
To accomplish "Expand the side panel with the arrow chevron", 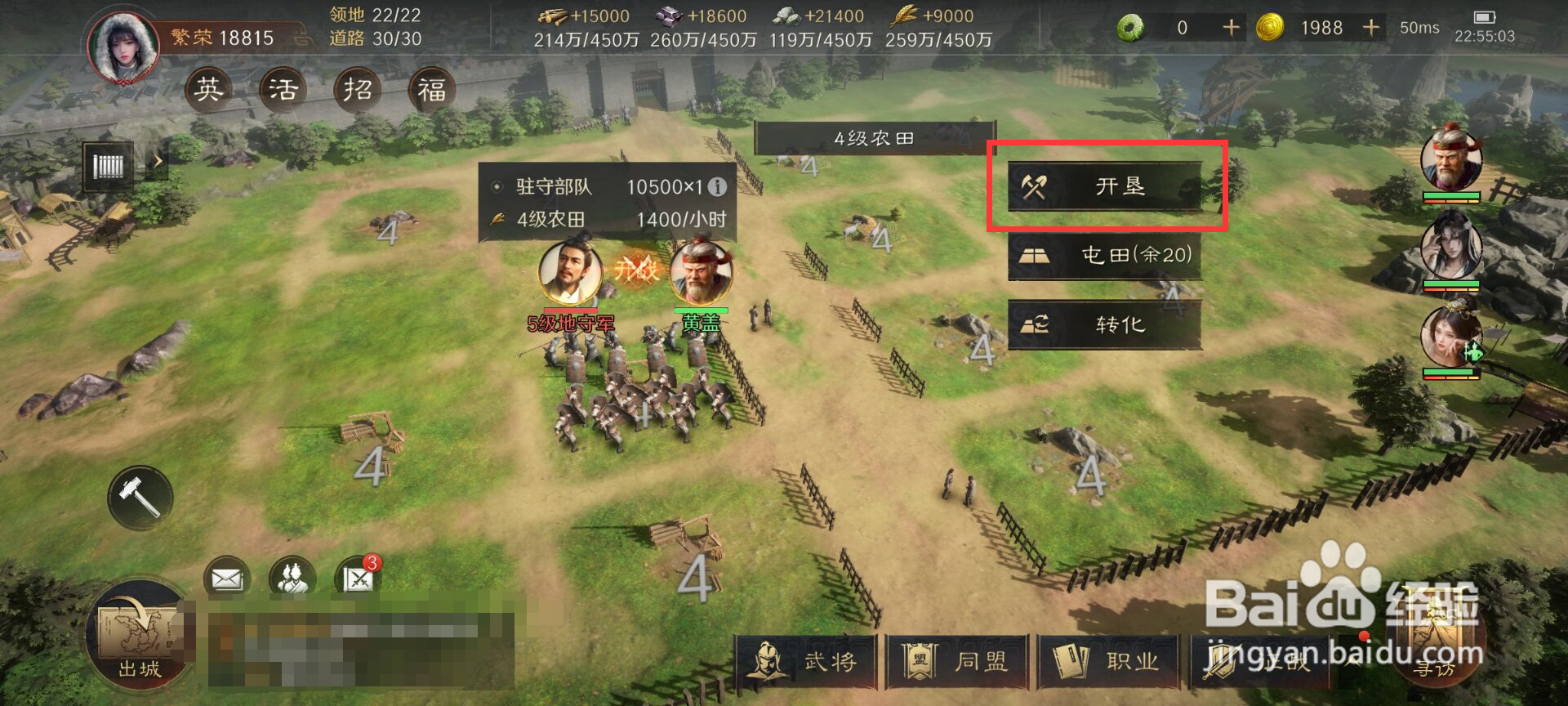I will pyautogui.click(x=158, y=162).
